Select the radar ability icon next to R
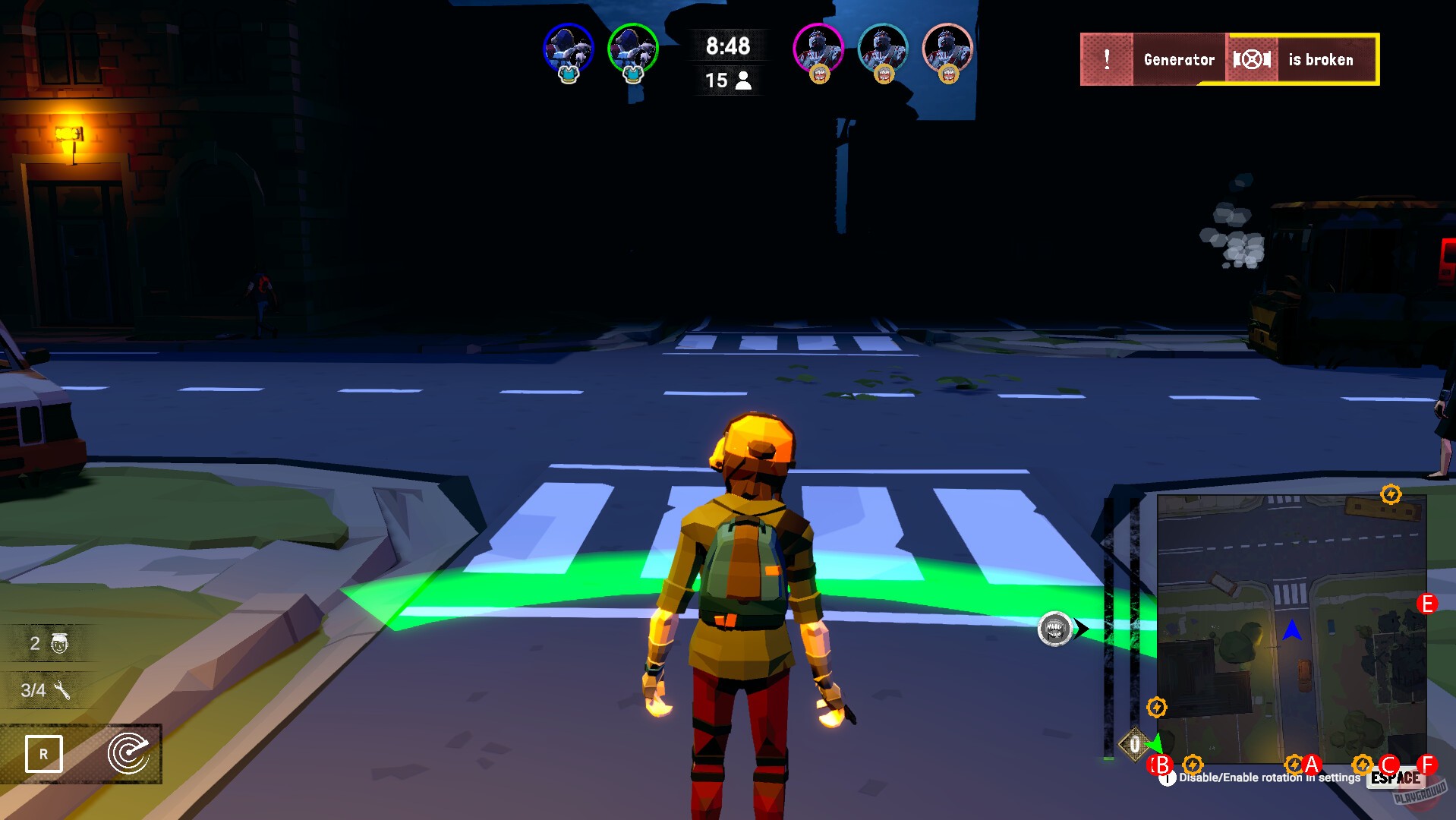1456x820 pixels. pos(129,755)
